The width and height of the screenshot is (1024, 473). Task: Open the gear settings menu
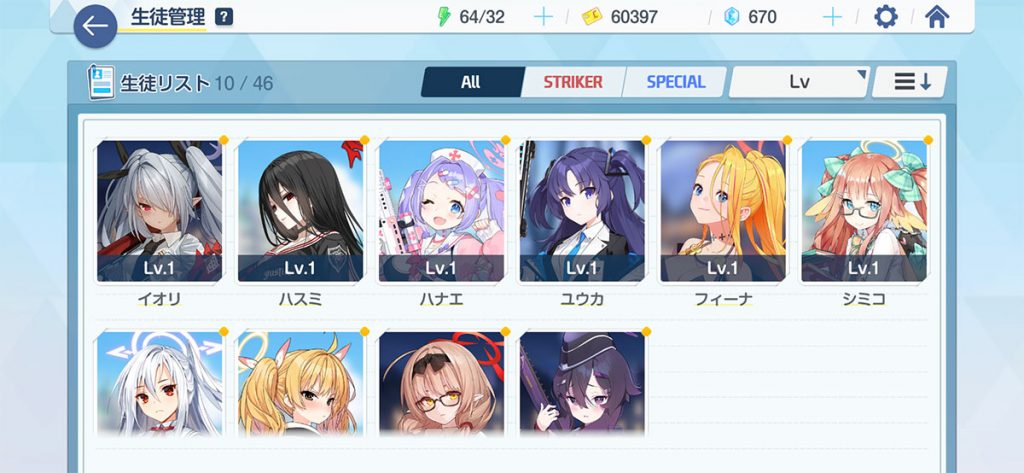885,17
